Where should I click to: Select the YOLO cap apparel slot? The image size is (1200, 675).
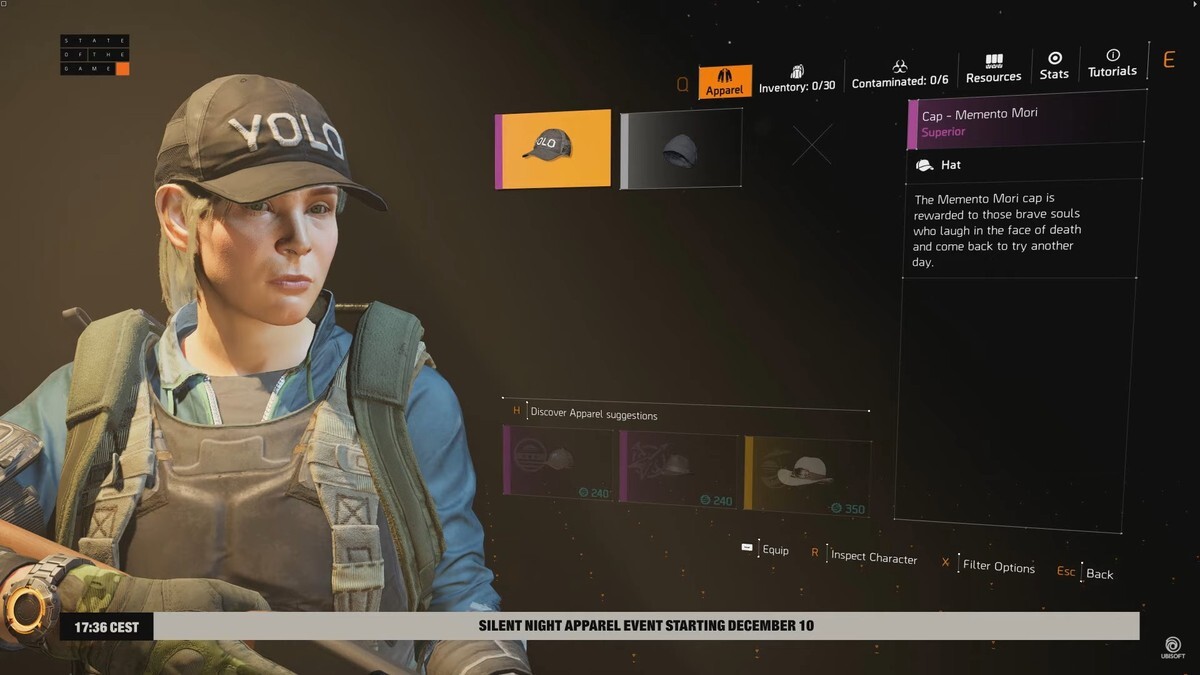point(553,149)
